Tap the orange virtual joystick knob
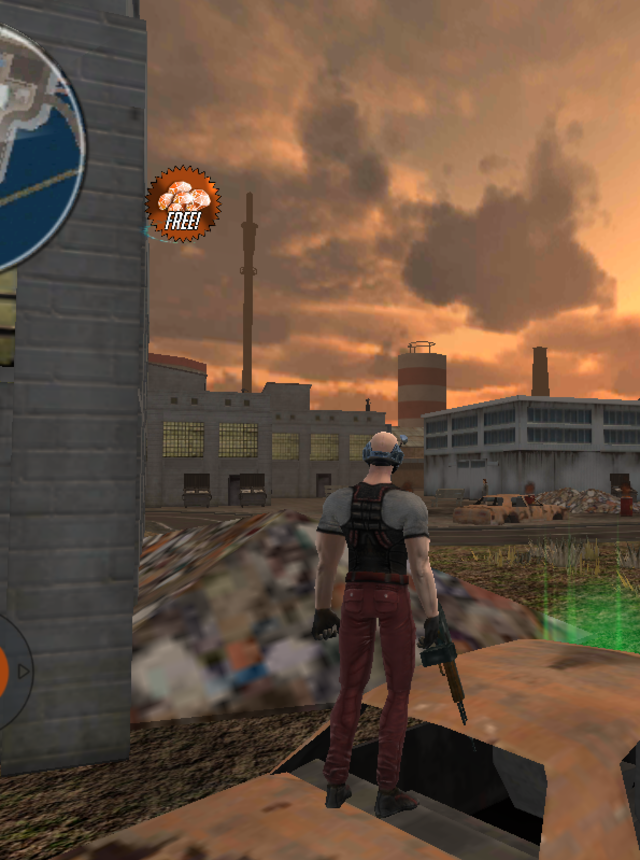Image resolution: width=640 pixels, height=860 pixels. [3, 669]
